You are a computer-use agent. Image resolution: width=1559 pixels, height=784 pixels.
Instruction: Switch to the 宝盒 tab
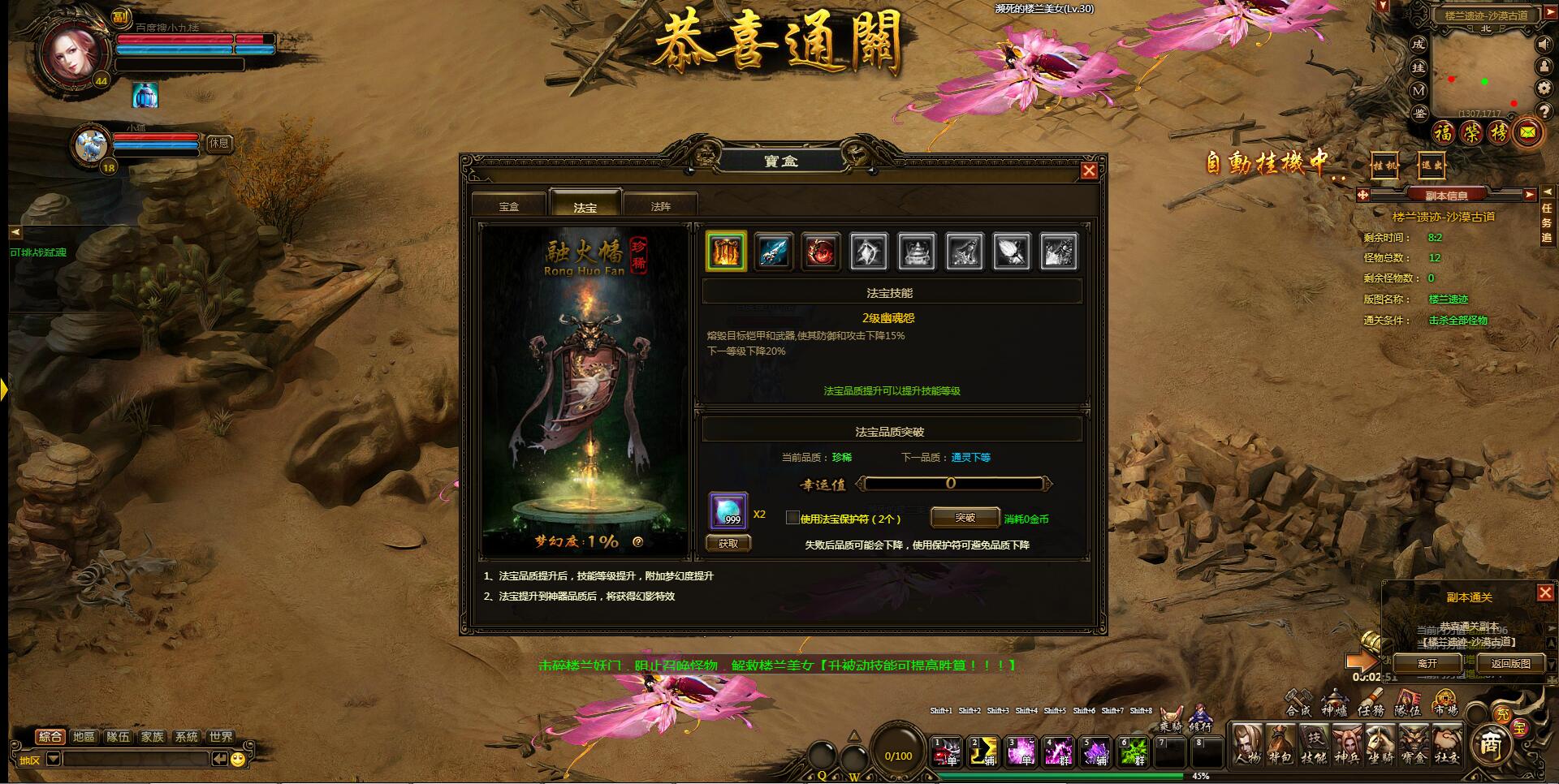[x=509, y=206]
